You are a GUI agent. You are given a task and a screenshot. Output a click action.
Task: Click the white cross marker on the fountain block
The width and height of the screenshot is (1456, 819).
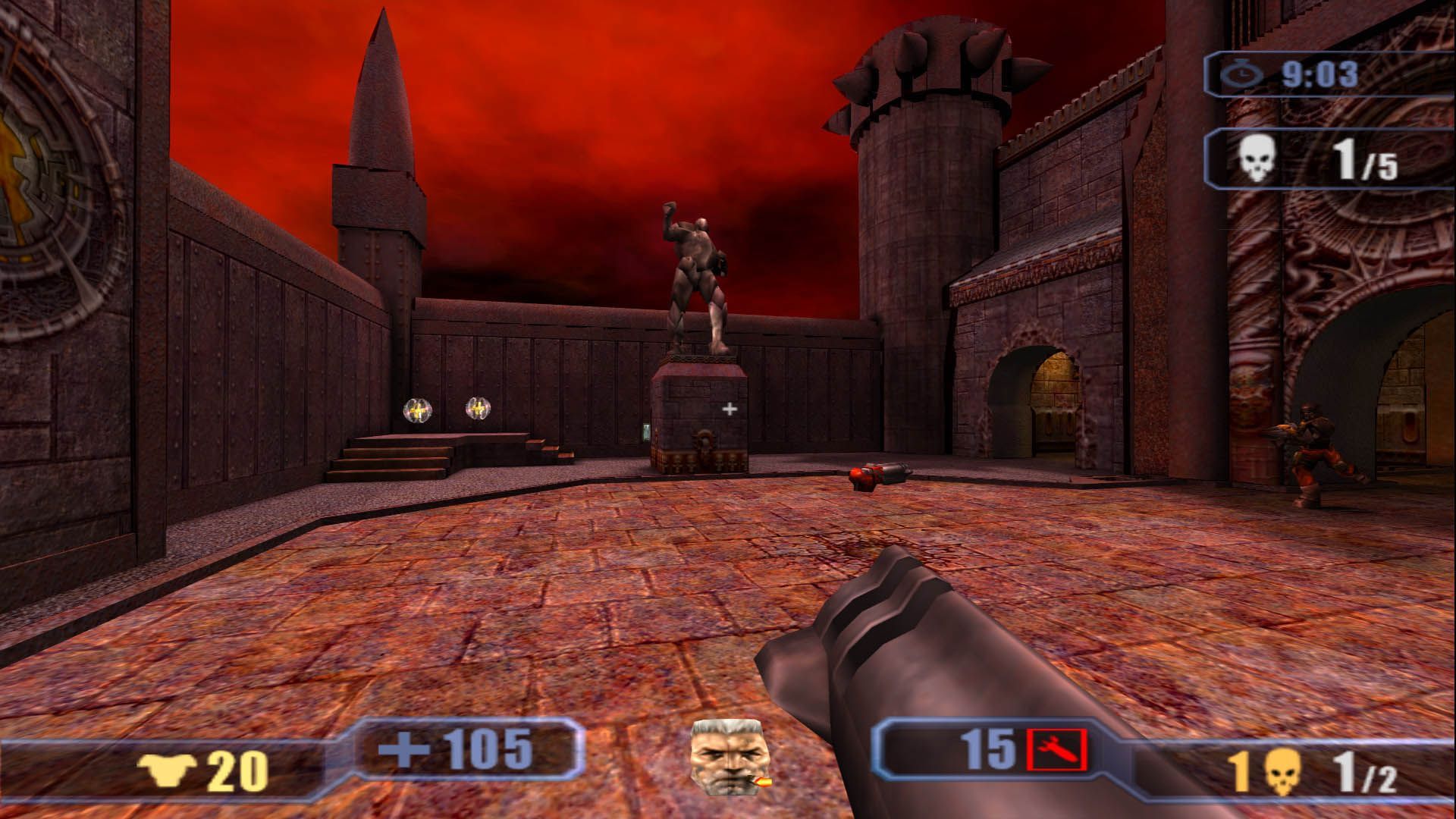coord(730,409)
